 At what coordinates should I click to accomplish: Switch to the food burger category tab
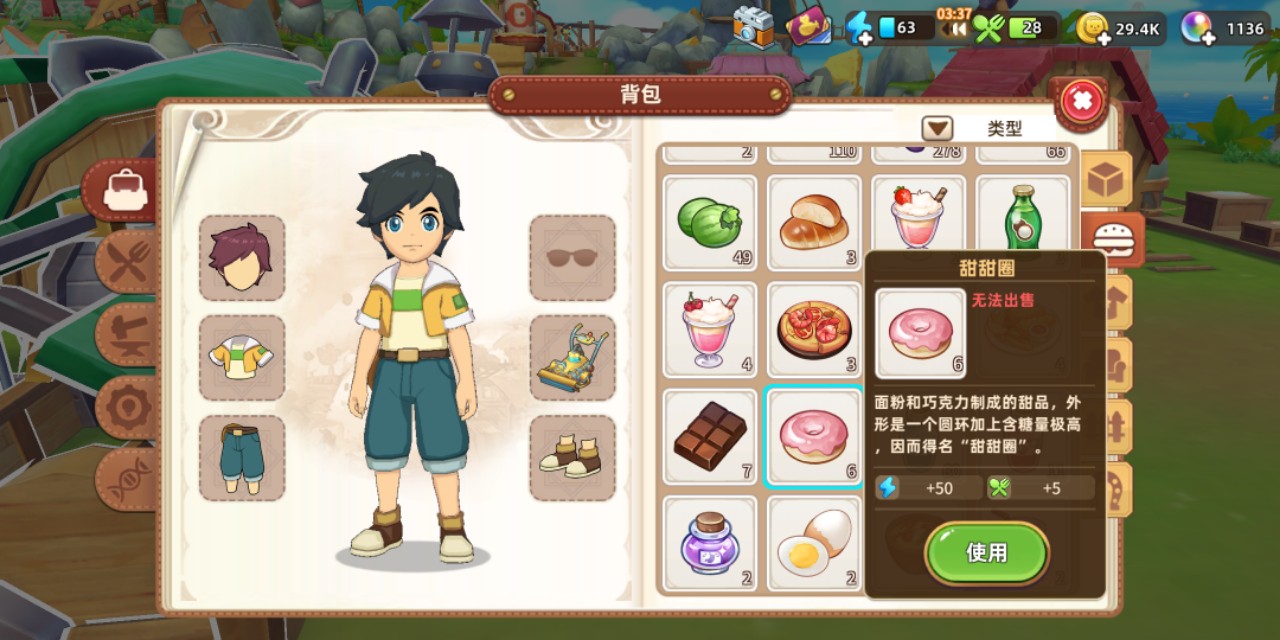[x=1112, y=240]
